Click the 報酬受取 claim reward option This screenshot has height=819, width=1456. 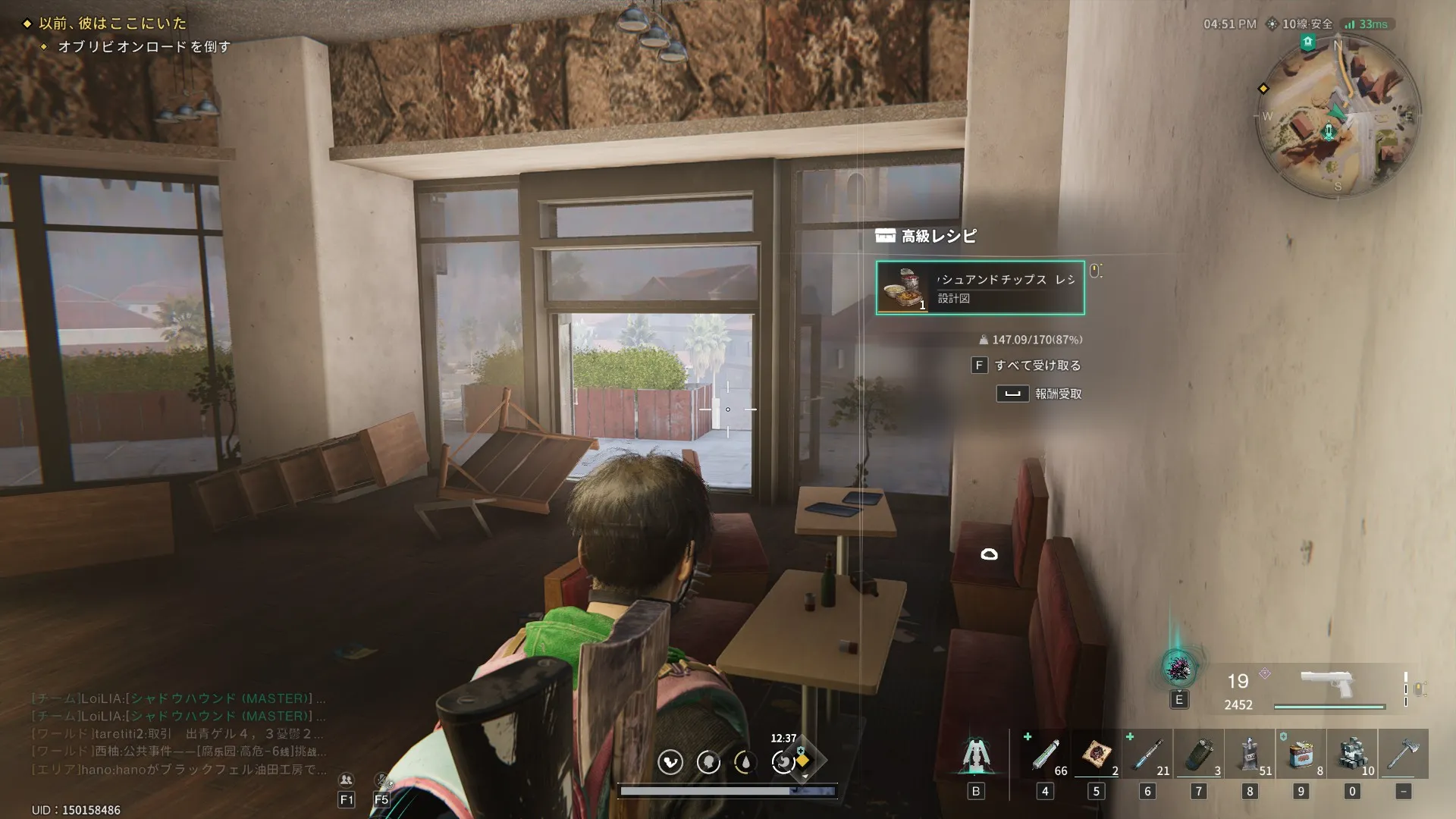click(x=1057, y=394)
